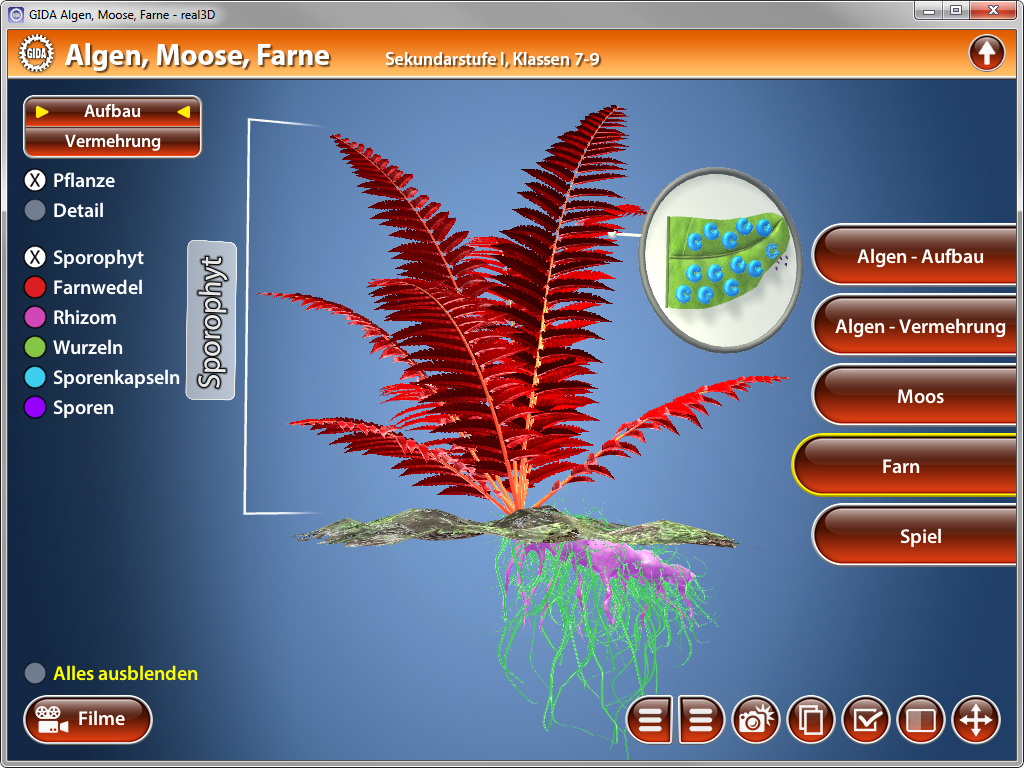Image resolution: width=1024 pixels, height=768 pixels.
Task: Toggle the pink Rhizom highlight
Action: point(36,318)
